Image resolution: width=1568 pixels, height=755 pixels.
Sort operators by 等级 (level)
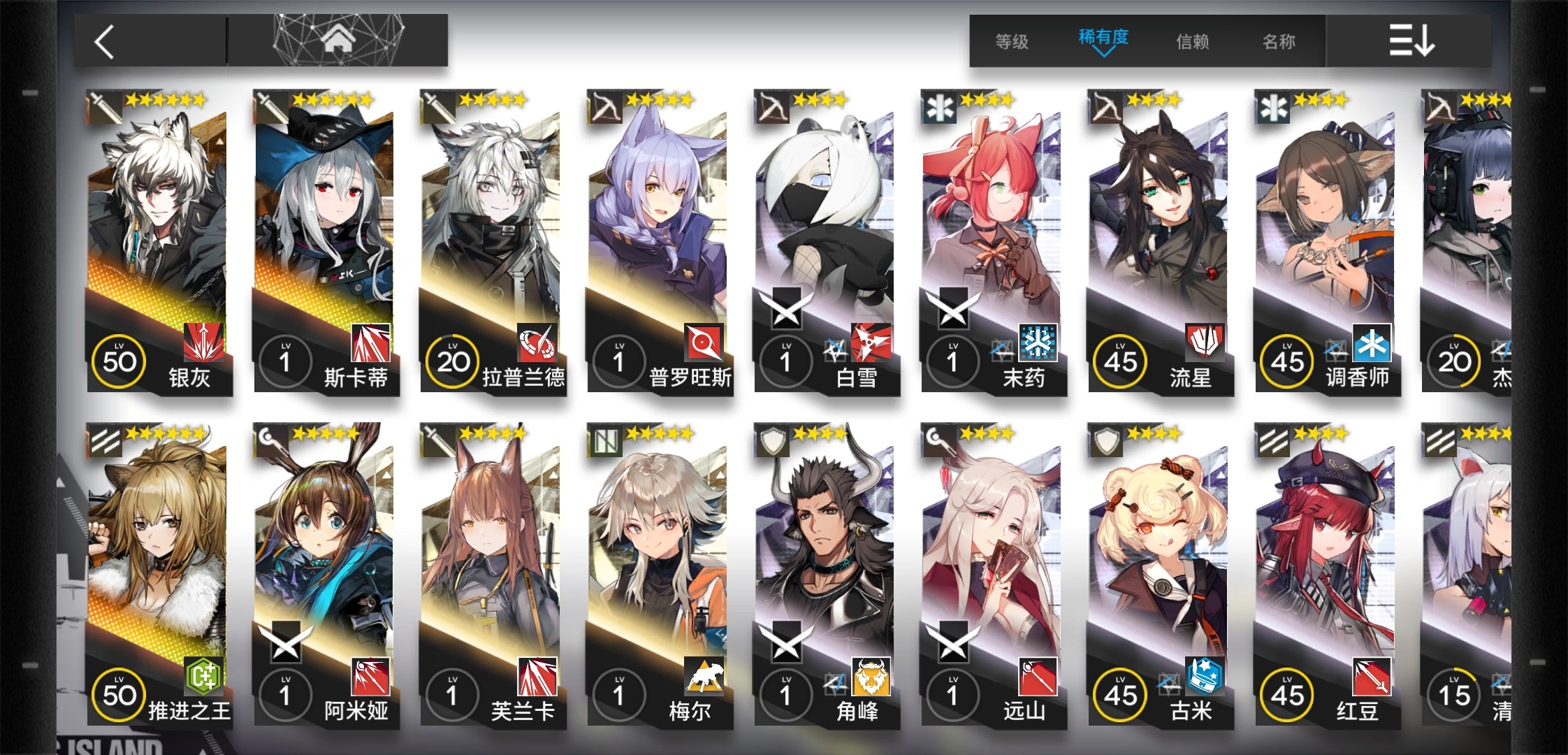pos(1011,42)
